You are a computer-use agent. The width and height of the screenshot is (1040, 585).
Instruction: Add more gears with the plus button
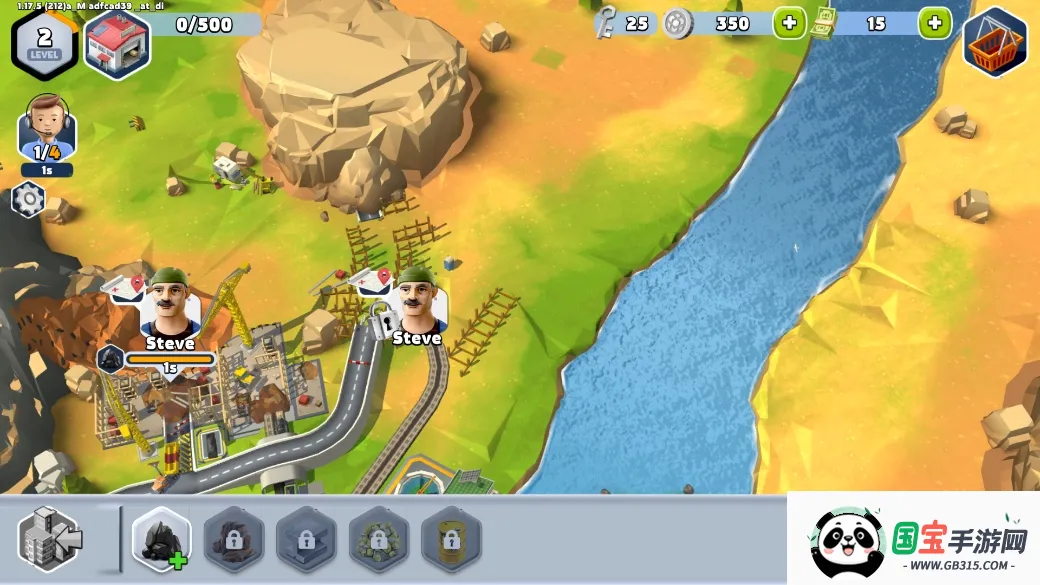[x=789, y=23]
